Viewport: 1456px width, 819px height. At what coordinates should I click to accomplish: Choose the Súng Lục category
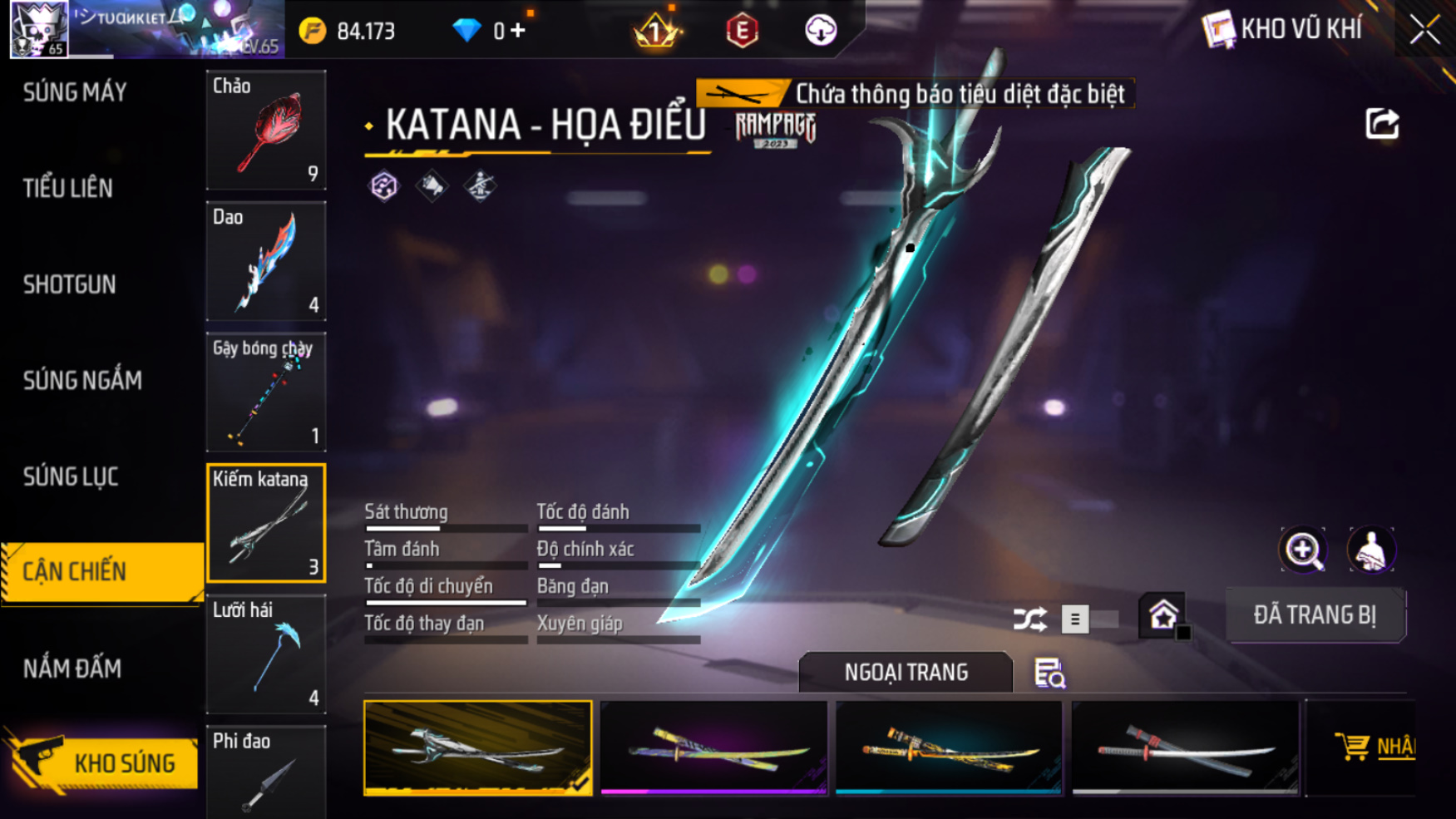[71, 476]
